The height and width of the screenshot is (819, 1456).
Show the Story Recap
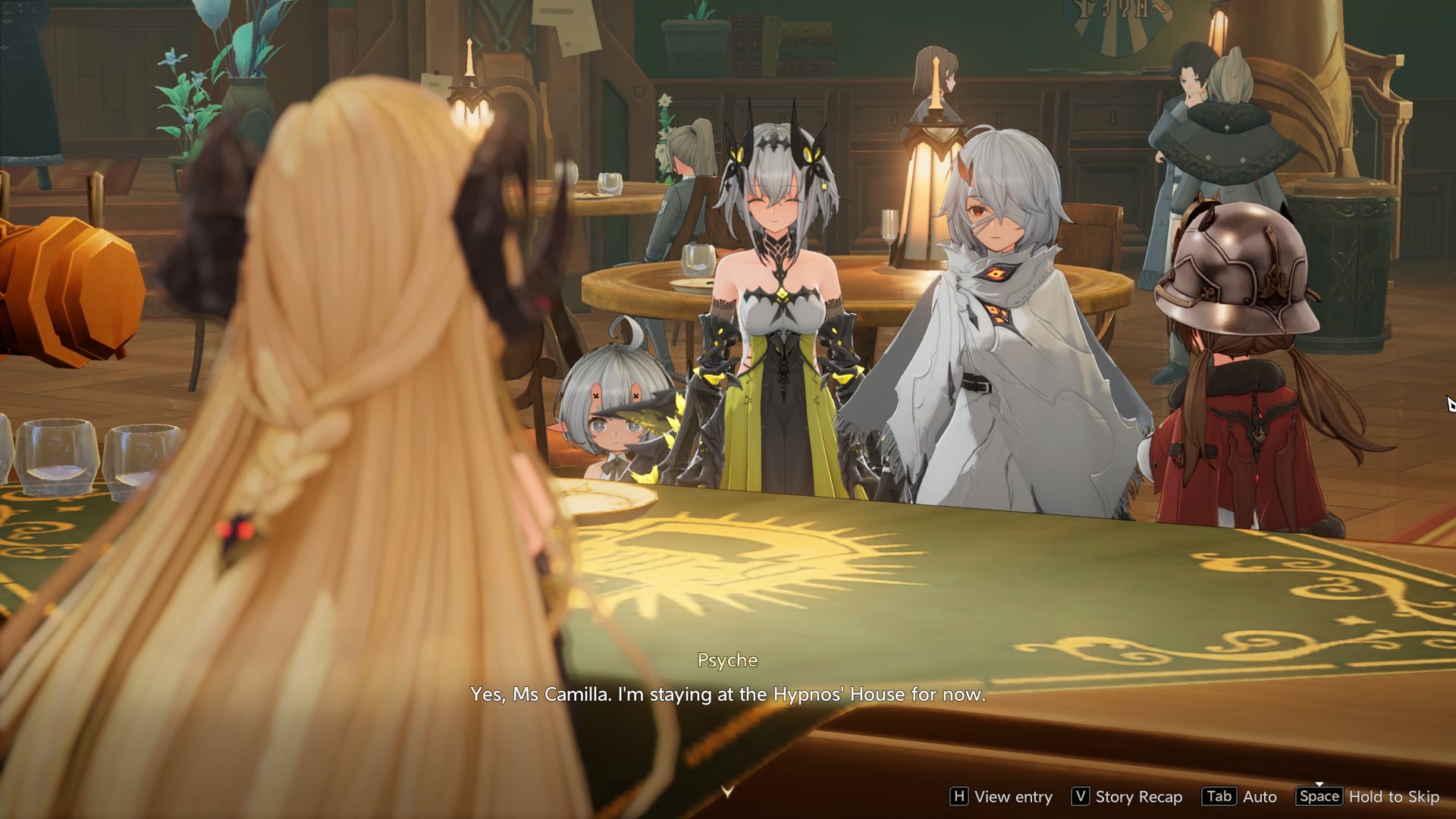[x=1127, y=796]
